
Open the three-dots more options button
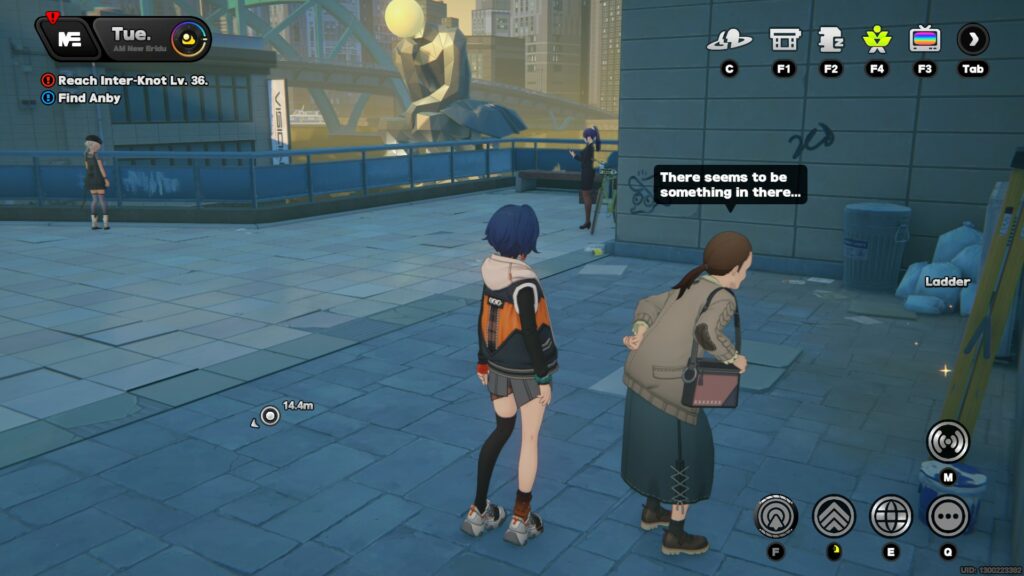coord(947,516)
